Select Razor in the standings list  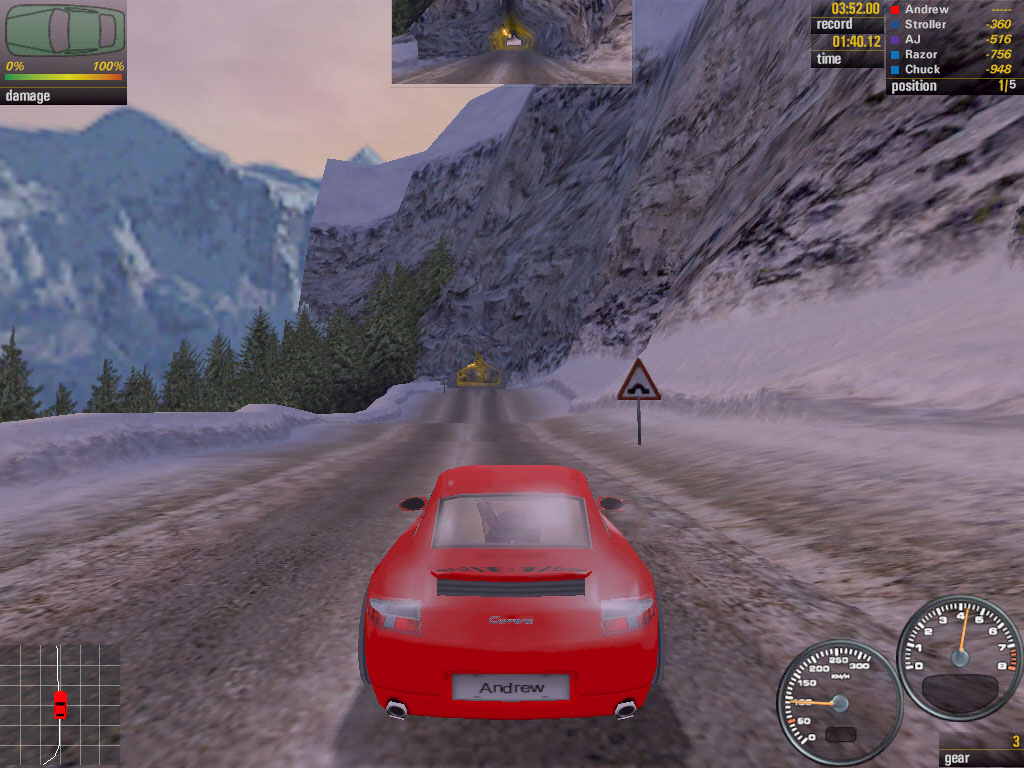[x=923, y=54]
